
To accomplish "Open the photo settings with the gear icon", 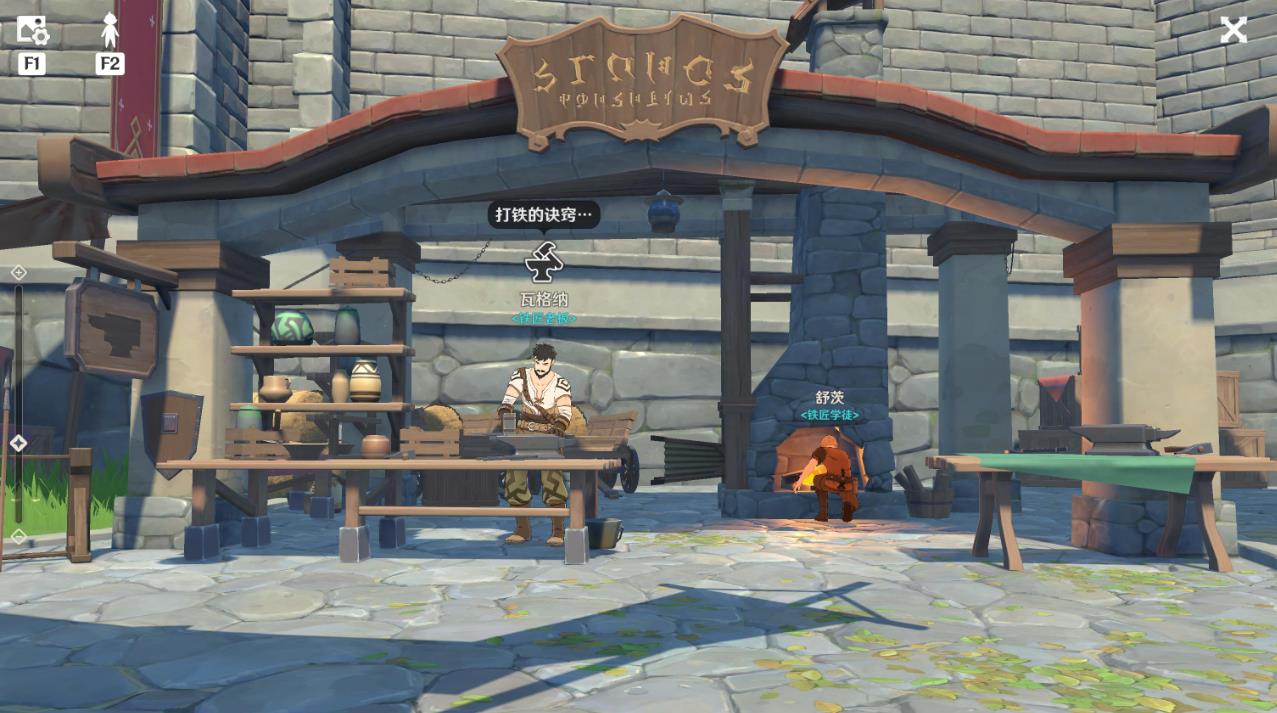I will [32, 30].
